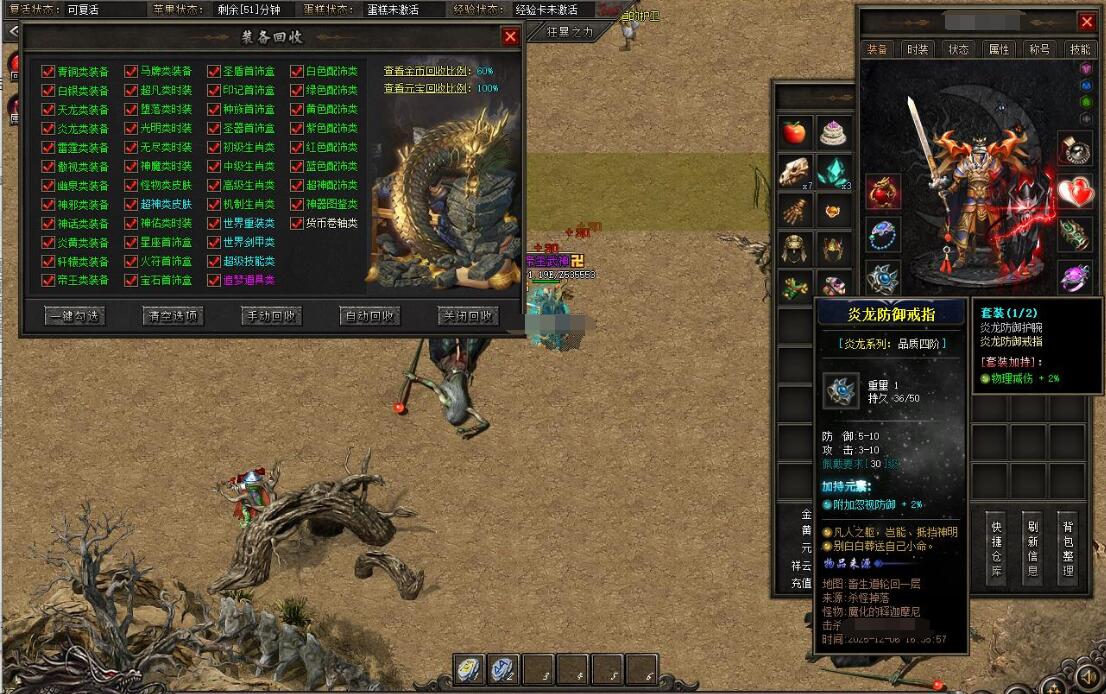This screenshot has height=694, width=1106.
Task: Click the red heart equipment slot
Action: click(1075, 190)
